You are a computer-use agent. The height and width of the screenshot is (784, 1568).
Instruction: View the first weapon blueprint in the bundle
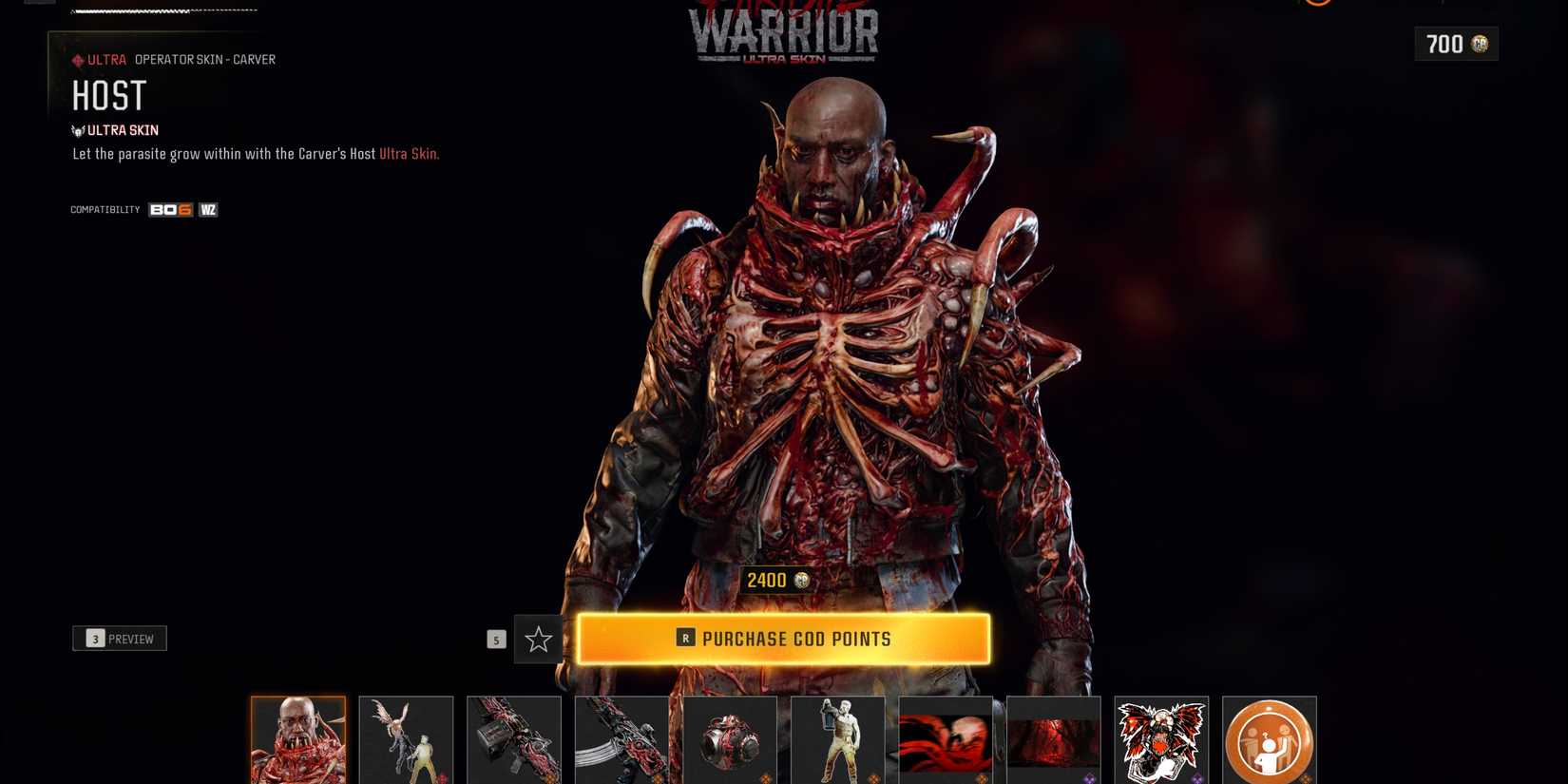[514, 739]
